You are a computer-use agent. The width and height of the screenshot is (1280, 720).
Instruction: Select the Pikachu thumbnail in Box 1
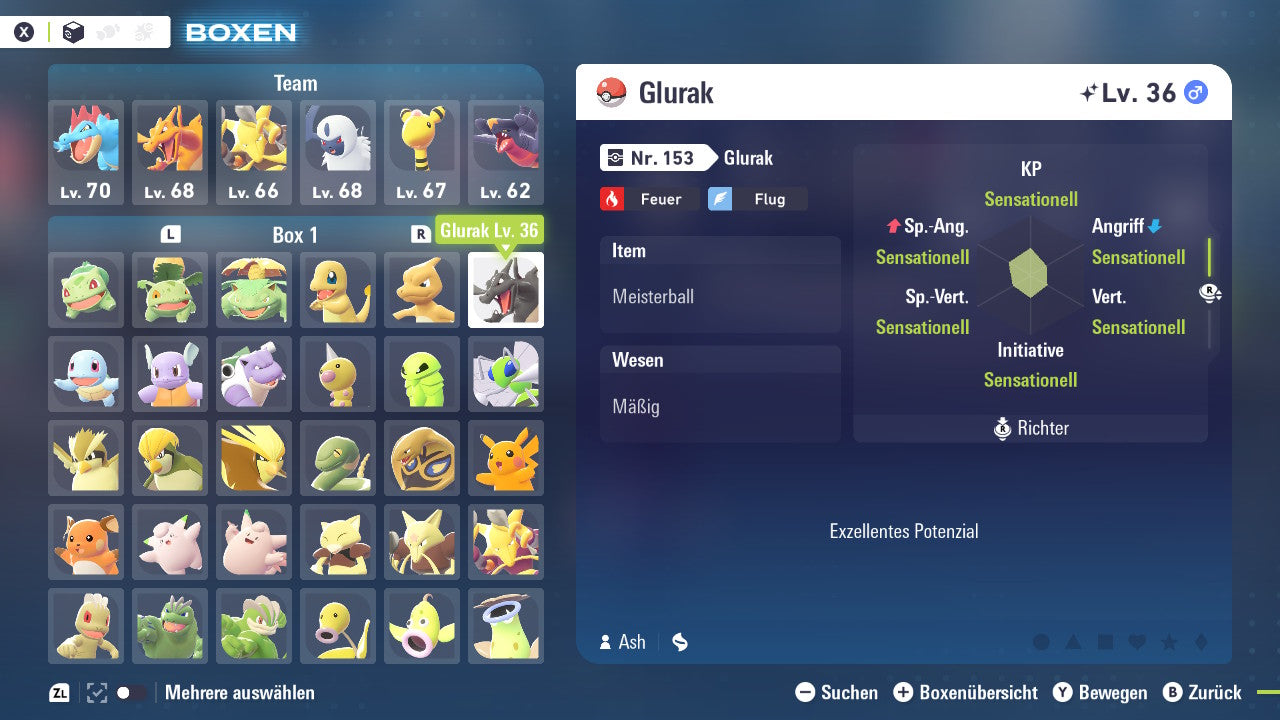pos(506,458)
